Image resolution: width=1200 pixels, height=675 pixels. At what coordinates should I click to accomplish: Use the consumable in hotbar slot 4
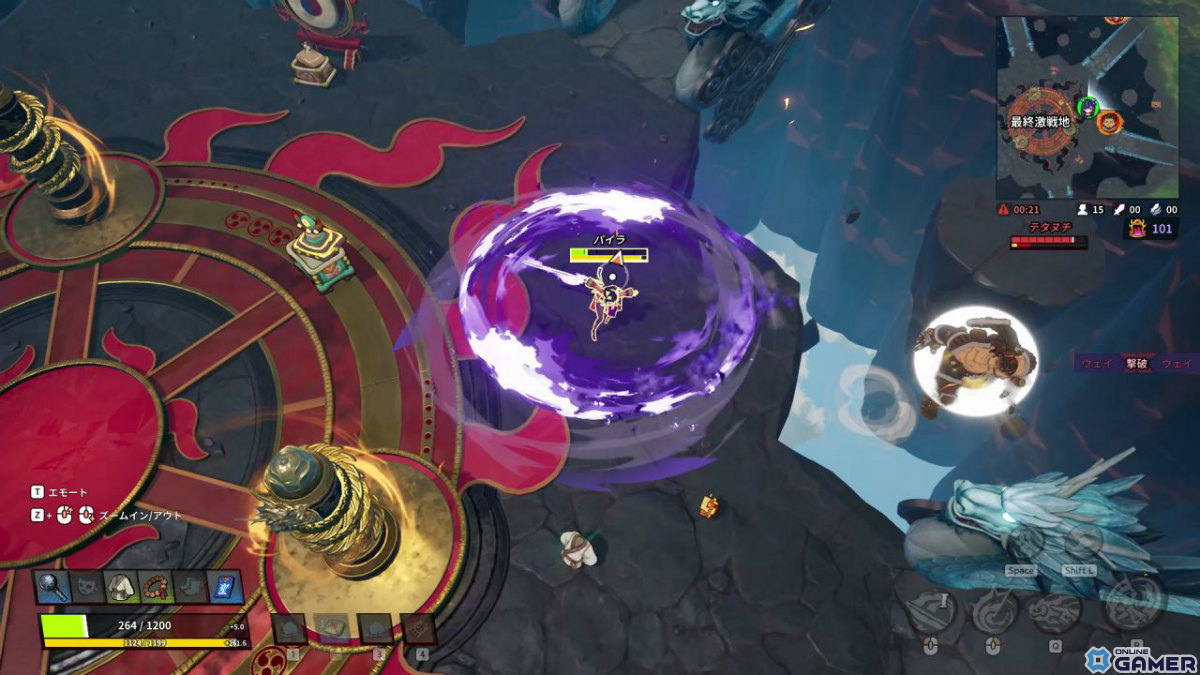click(418, 629)
